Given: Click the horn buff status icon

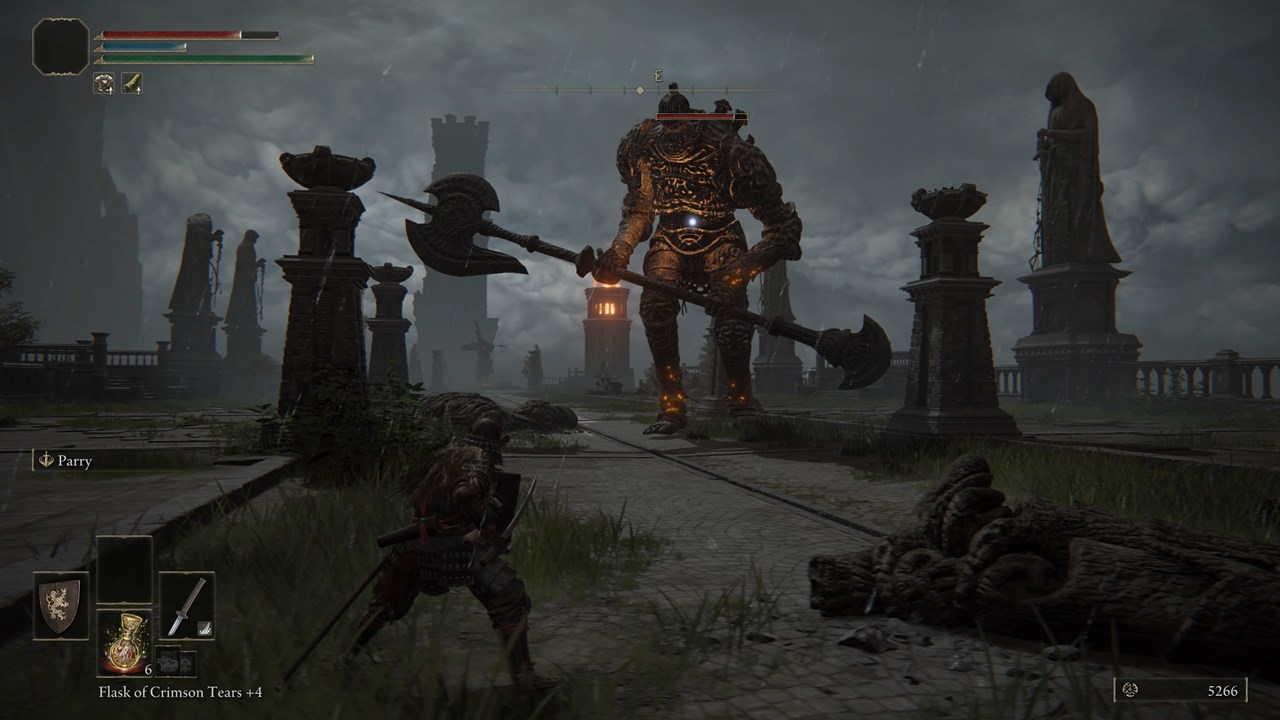Looking at the screenshot, I should 132,83.
